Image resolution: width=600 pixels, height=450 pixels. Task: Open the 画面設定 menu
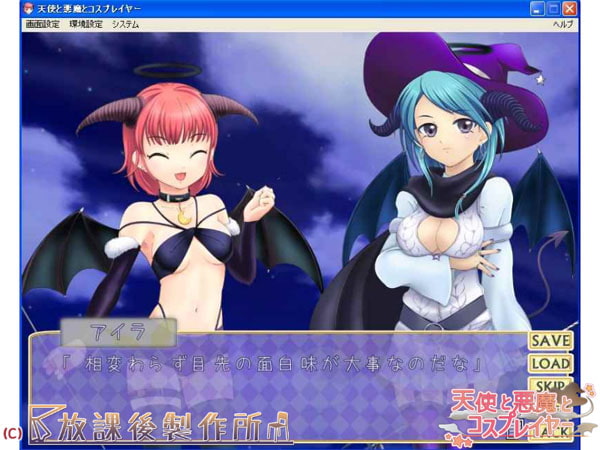[42, 23]
